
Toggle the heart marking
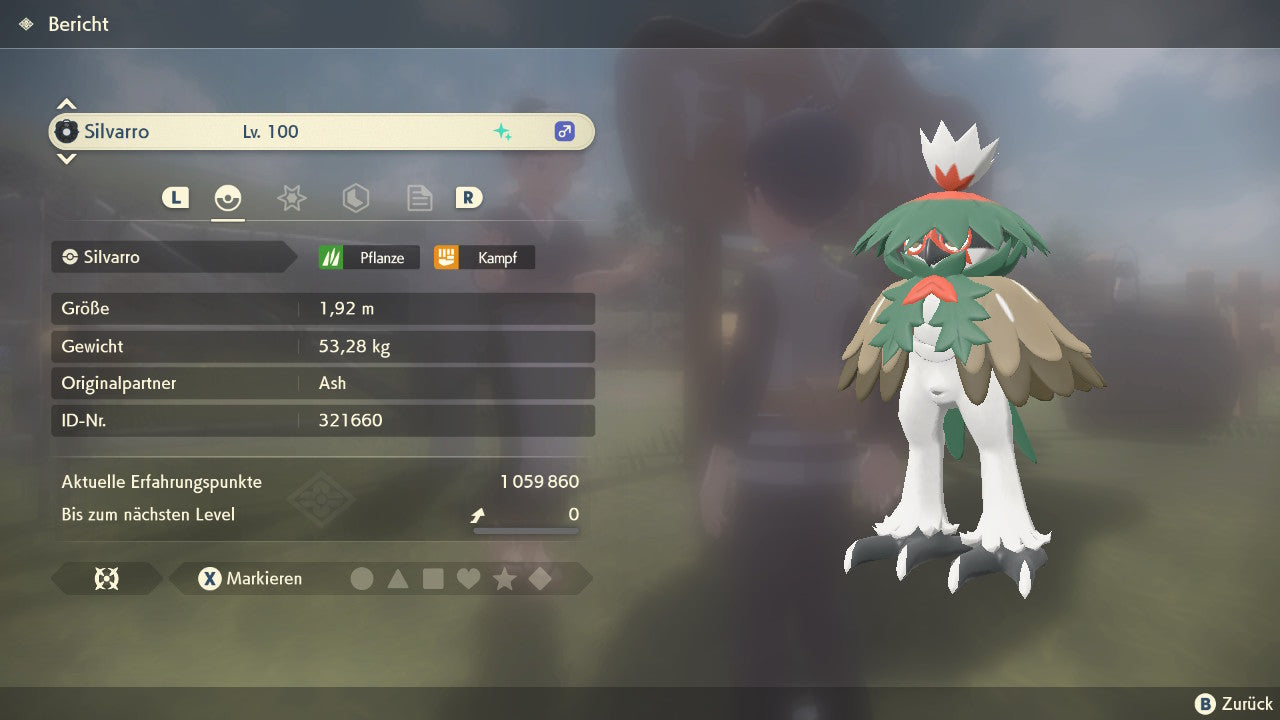(x=468, y=578)
